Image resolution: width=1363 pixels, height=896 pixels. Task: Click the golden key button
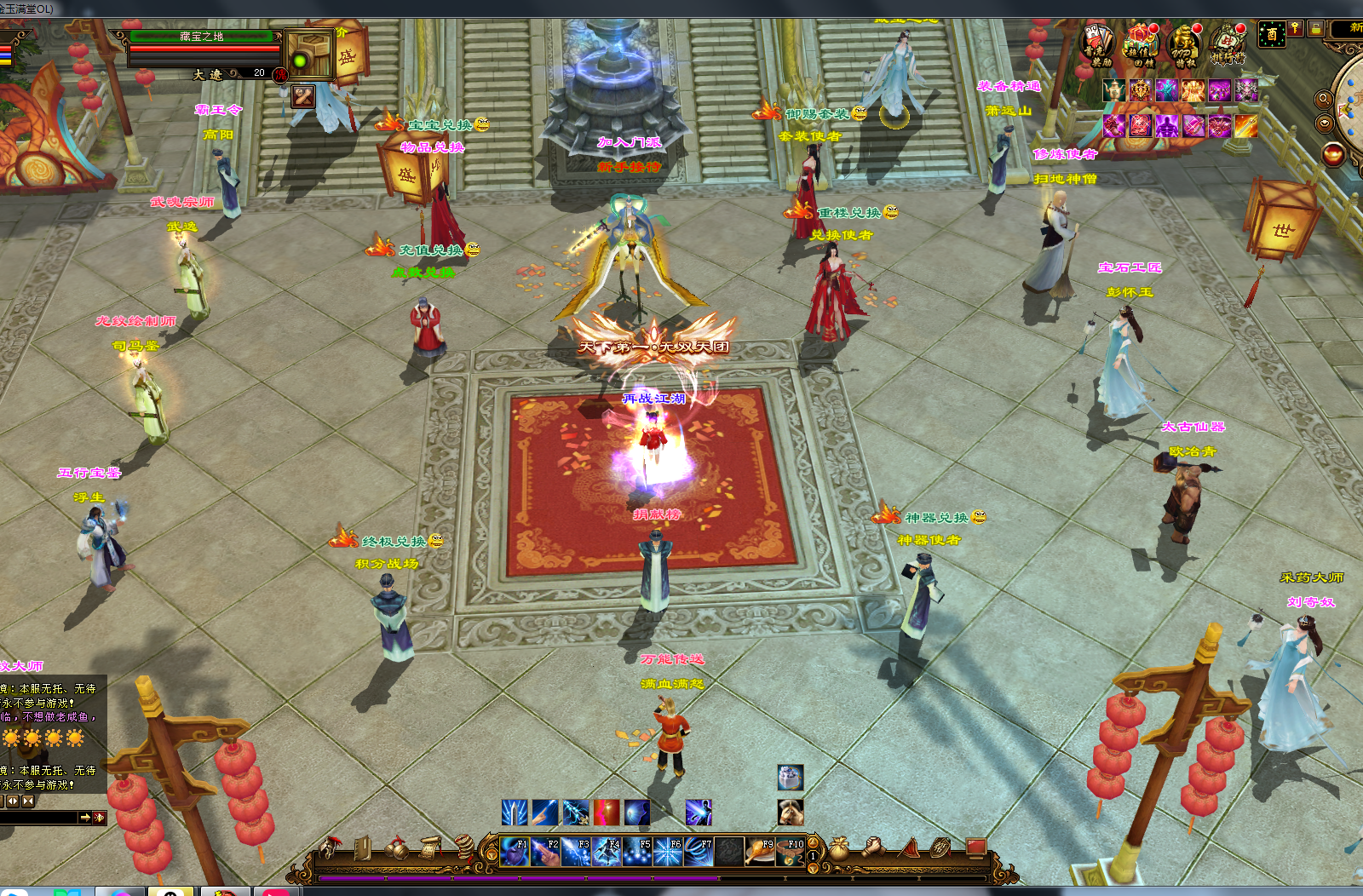point(1296,28)
